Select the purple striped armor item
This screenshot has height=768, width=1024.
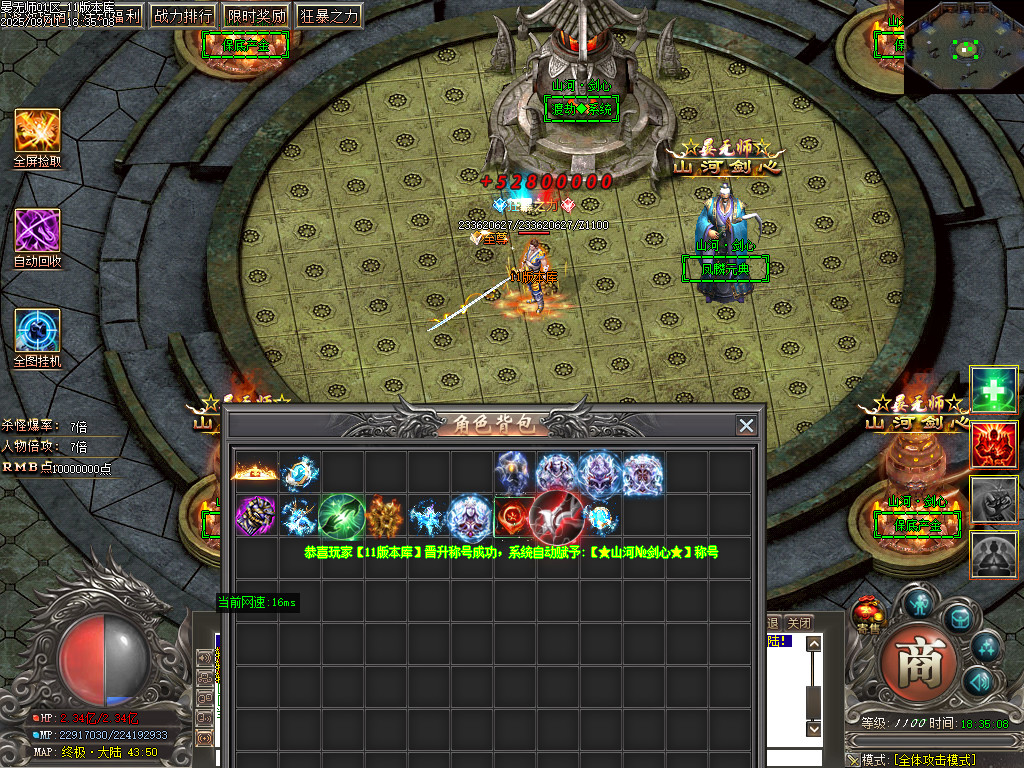click(x=254, y=516)
